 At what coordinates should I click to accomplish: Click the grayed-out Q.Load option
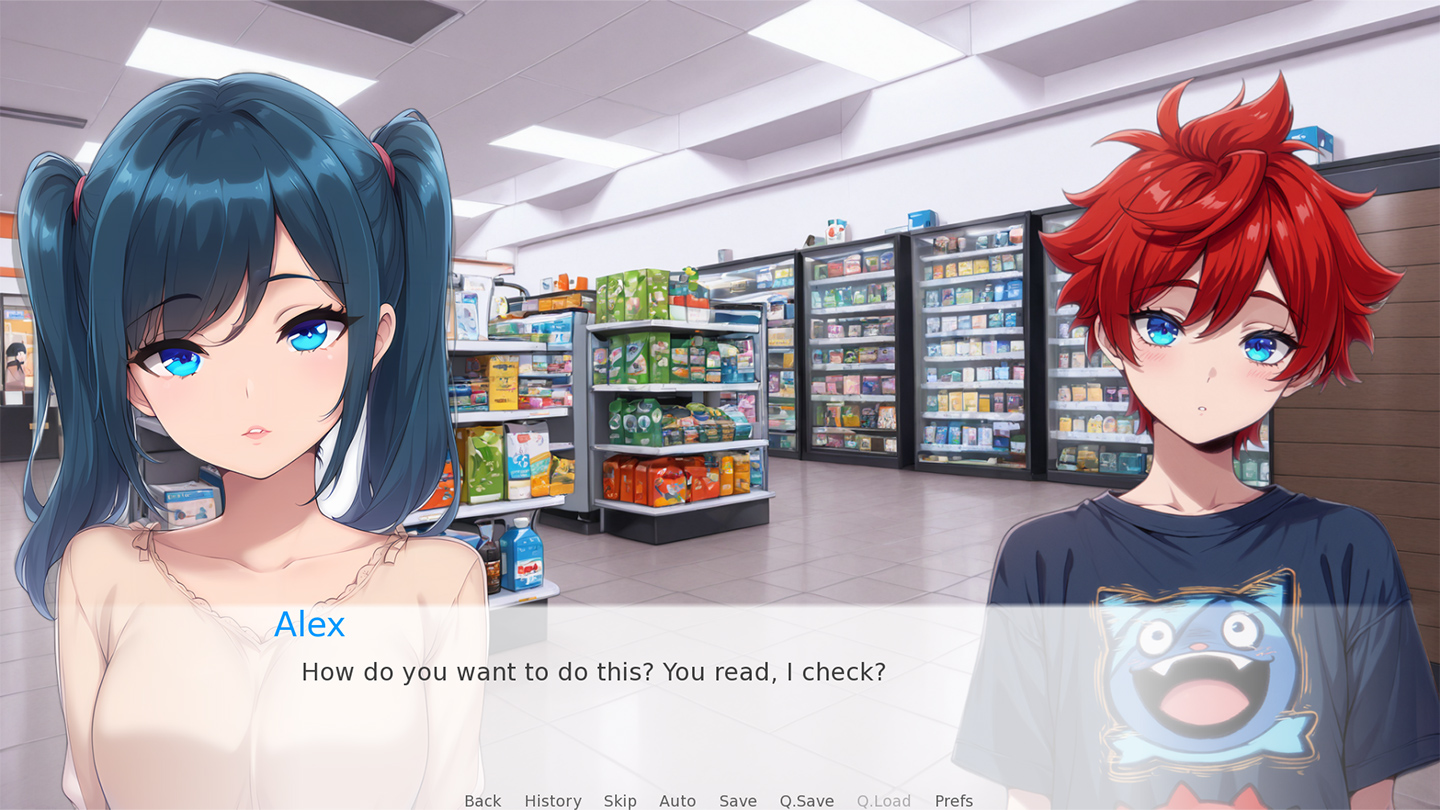(x=883, y=800)
